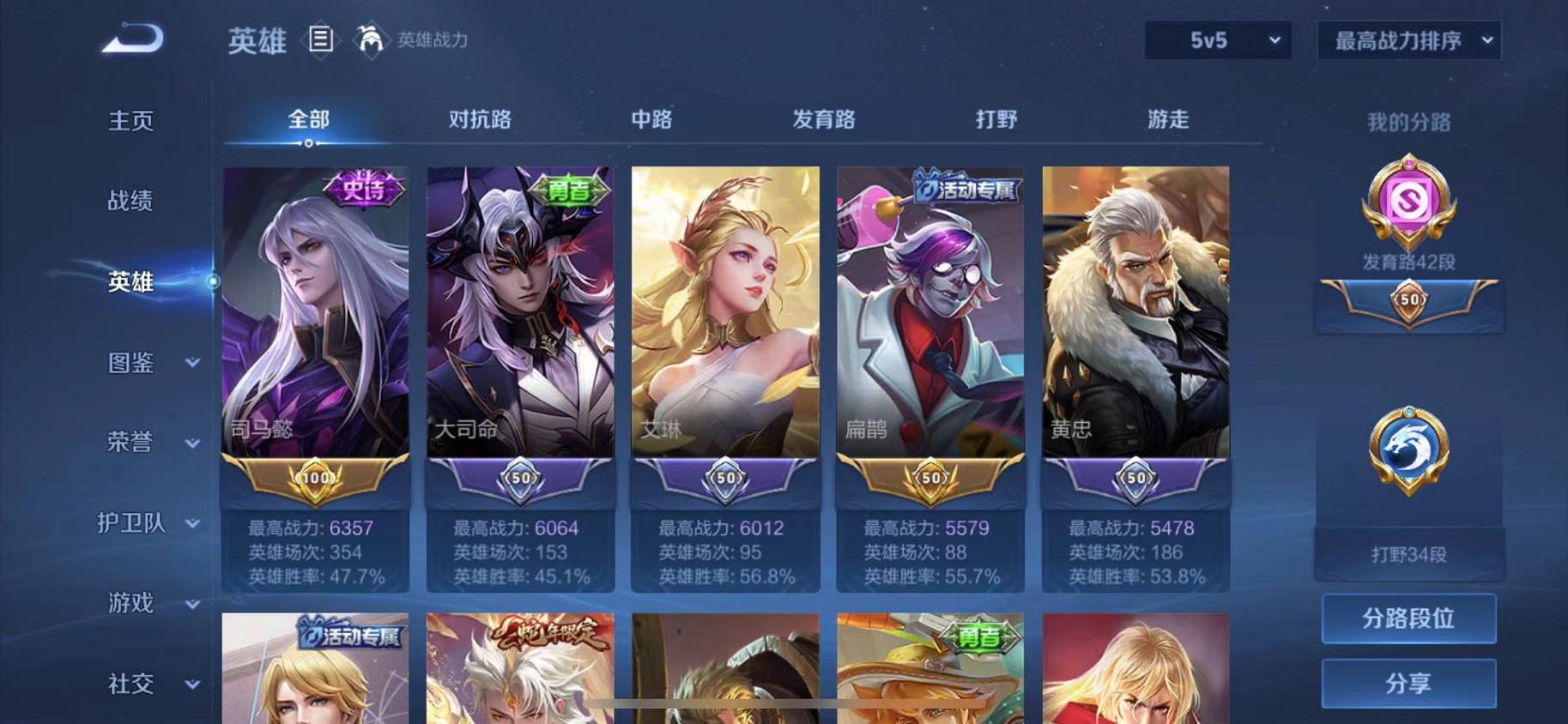1568x724 pixels.
Task: Open the hero list icon beside 英雄 title
Action: click(x=322, y=40)
